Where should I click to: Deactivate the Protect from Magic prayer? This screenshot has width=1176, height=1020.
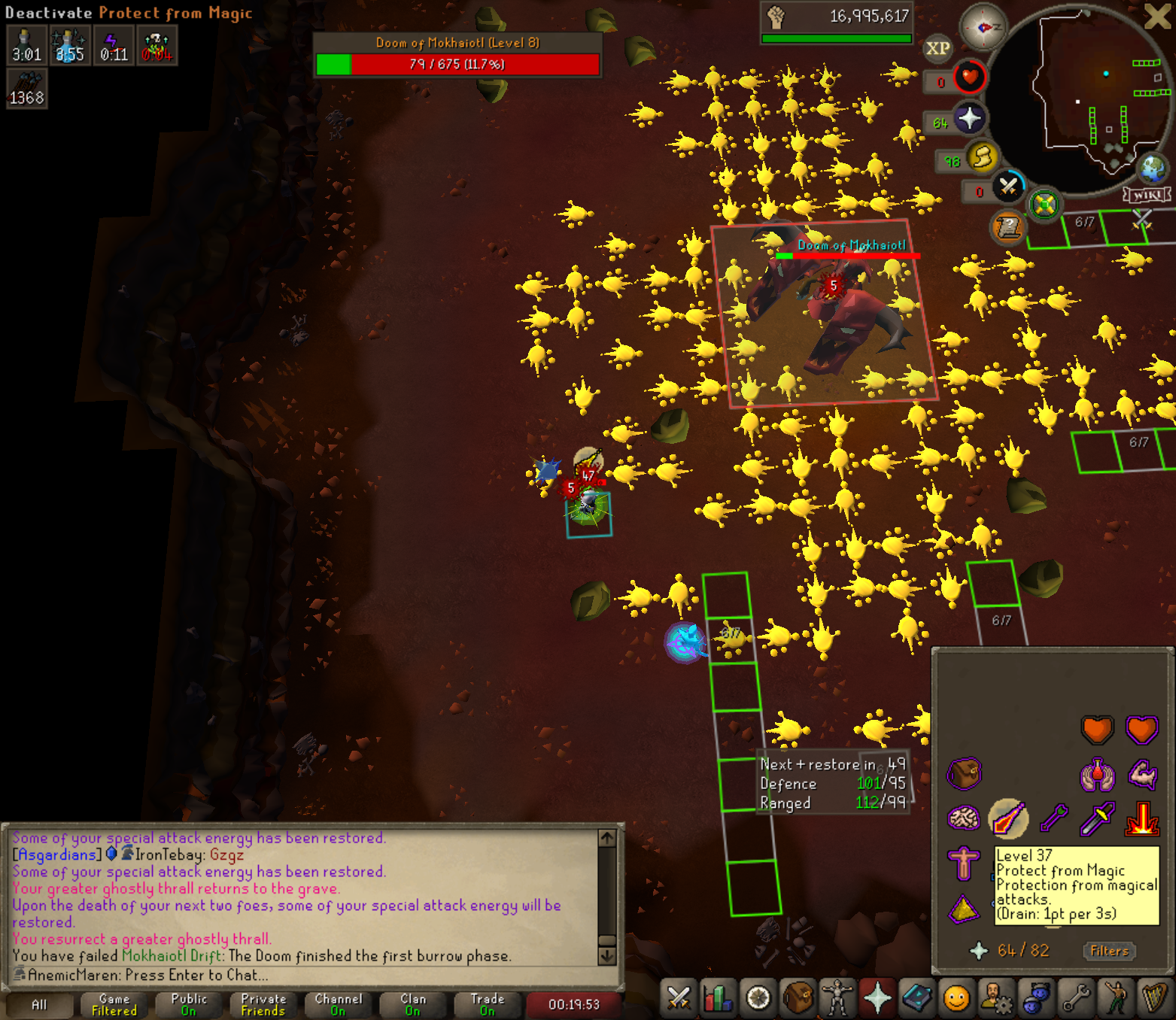tap(1008, 818)
